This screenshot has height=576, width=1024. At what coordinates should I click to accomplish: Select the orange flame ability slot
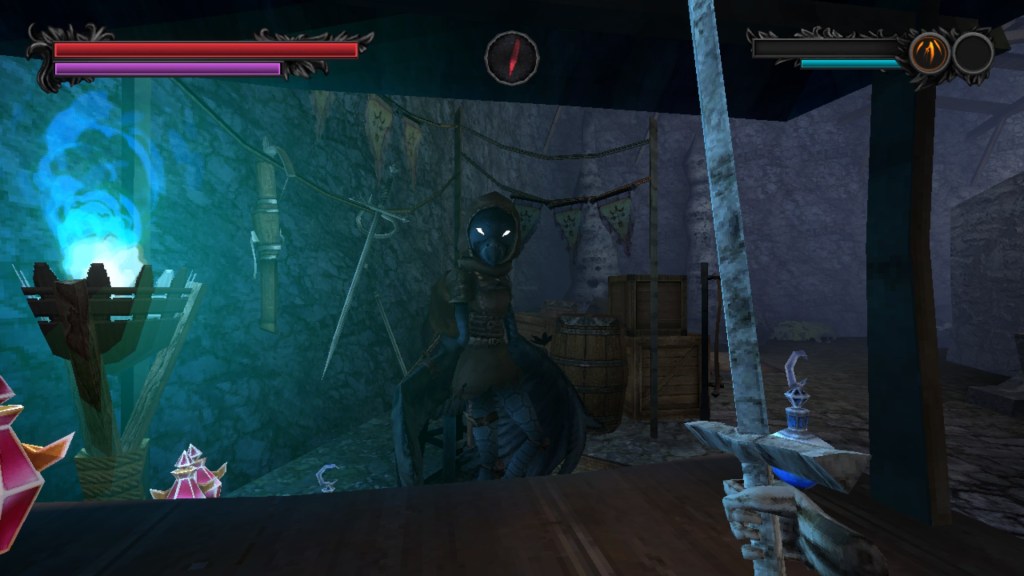click(929, 53)
